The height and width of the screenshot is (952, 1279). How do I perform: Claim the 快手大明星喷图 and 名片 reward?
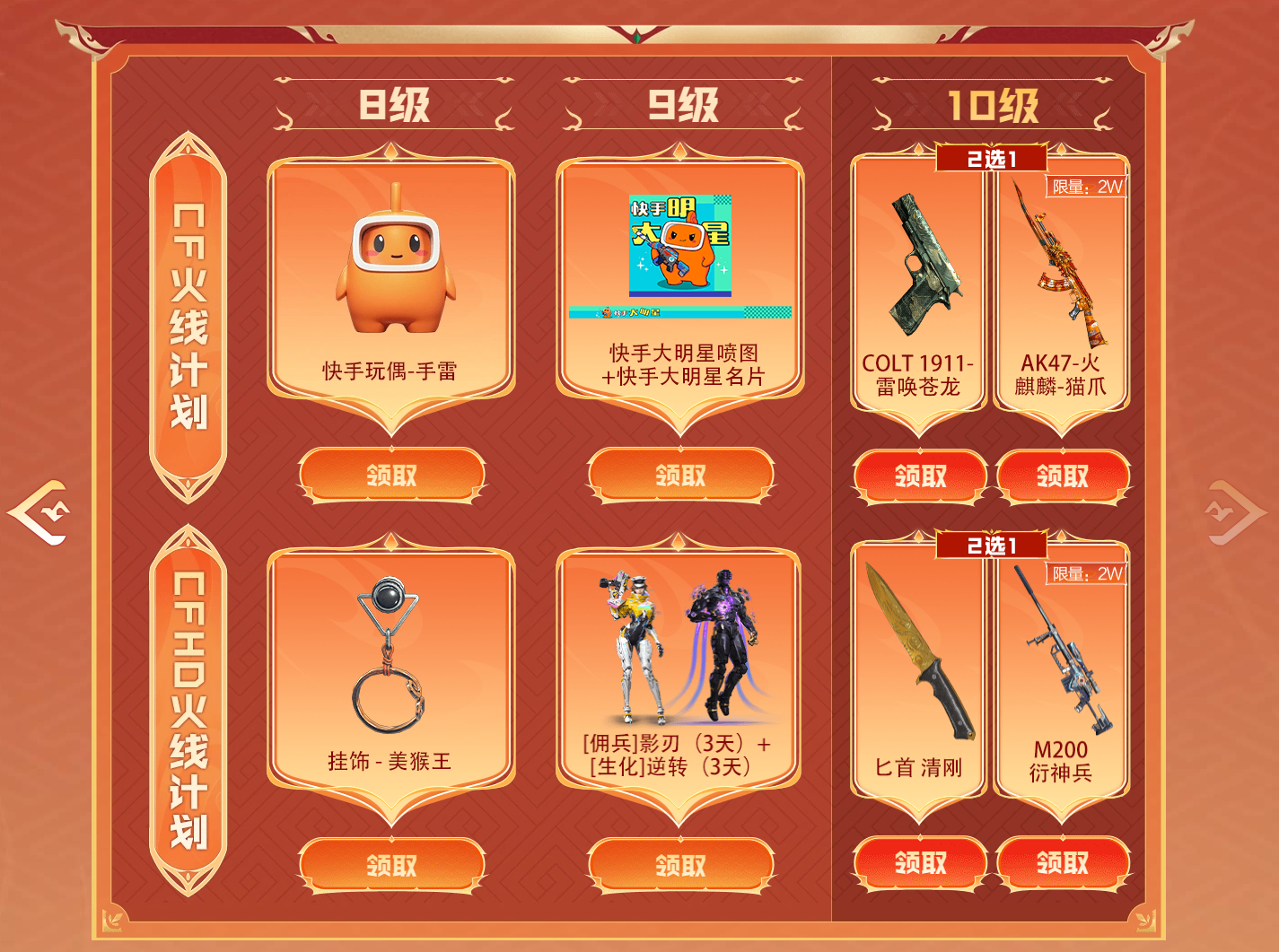tap(680, 475)
